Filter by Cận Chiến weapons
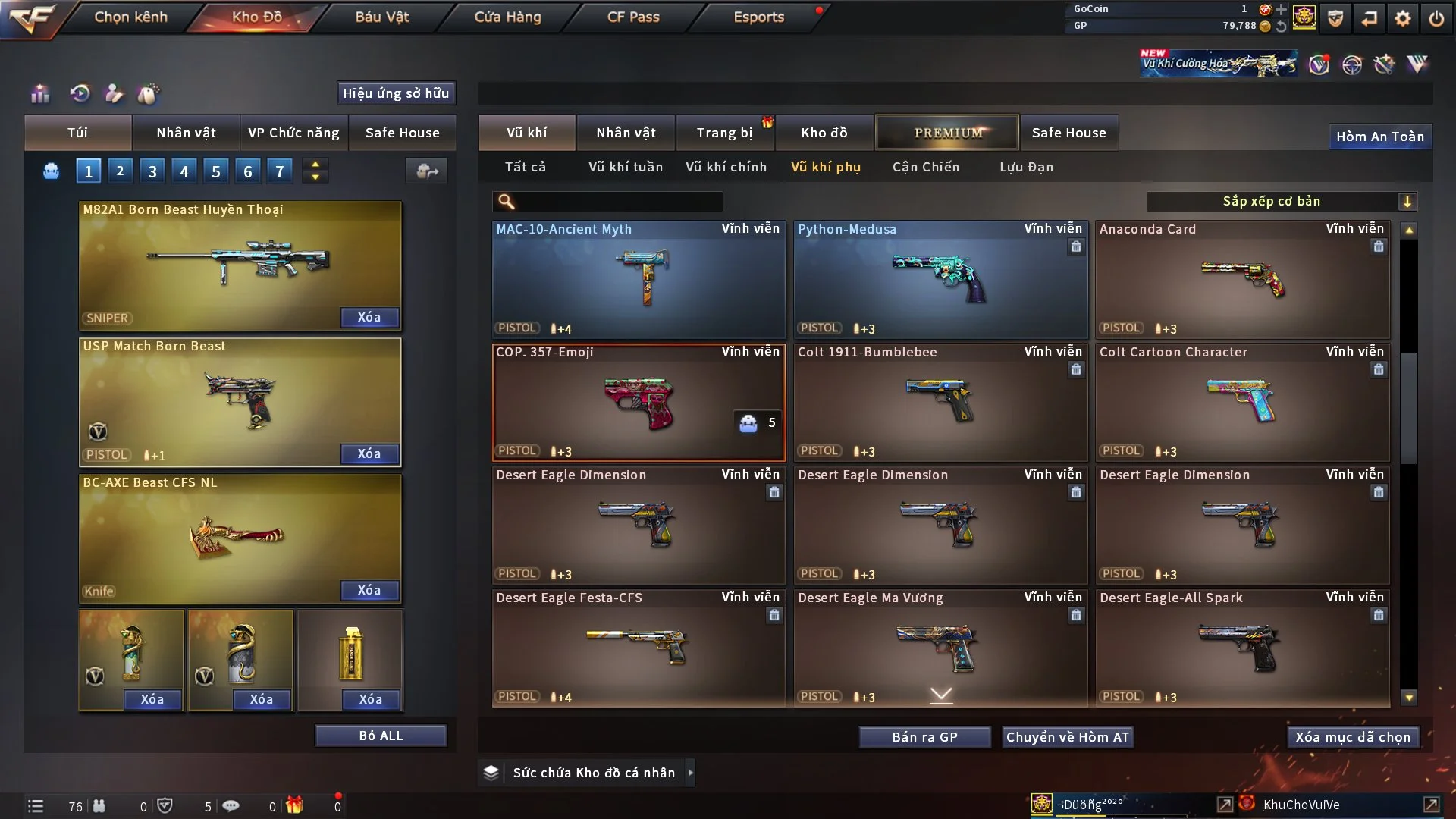Screen dimensions: 1456x819 925,167
